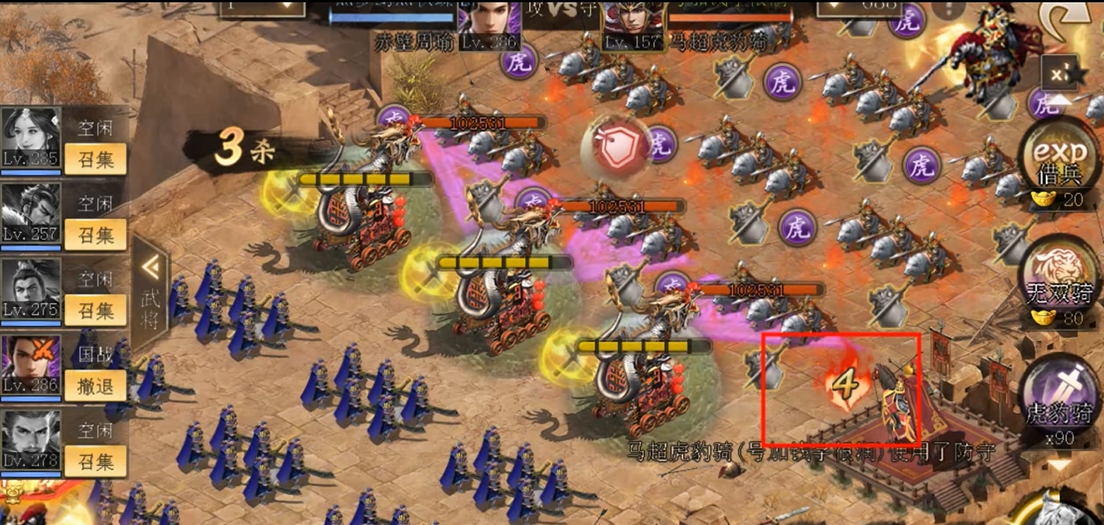Select the Lv. 286 crossed-swords general portrait
The image size is (1104, 525).
31,366
